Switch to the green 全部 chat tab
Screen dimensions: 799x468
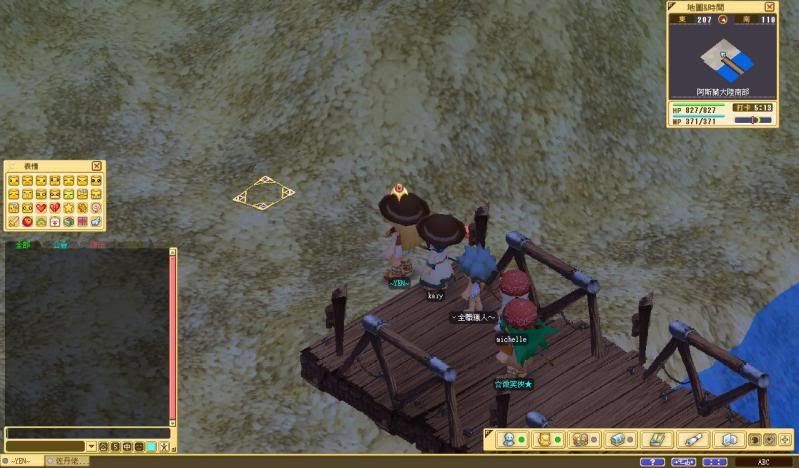pyautogui.click(x=23, y=244)
